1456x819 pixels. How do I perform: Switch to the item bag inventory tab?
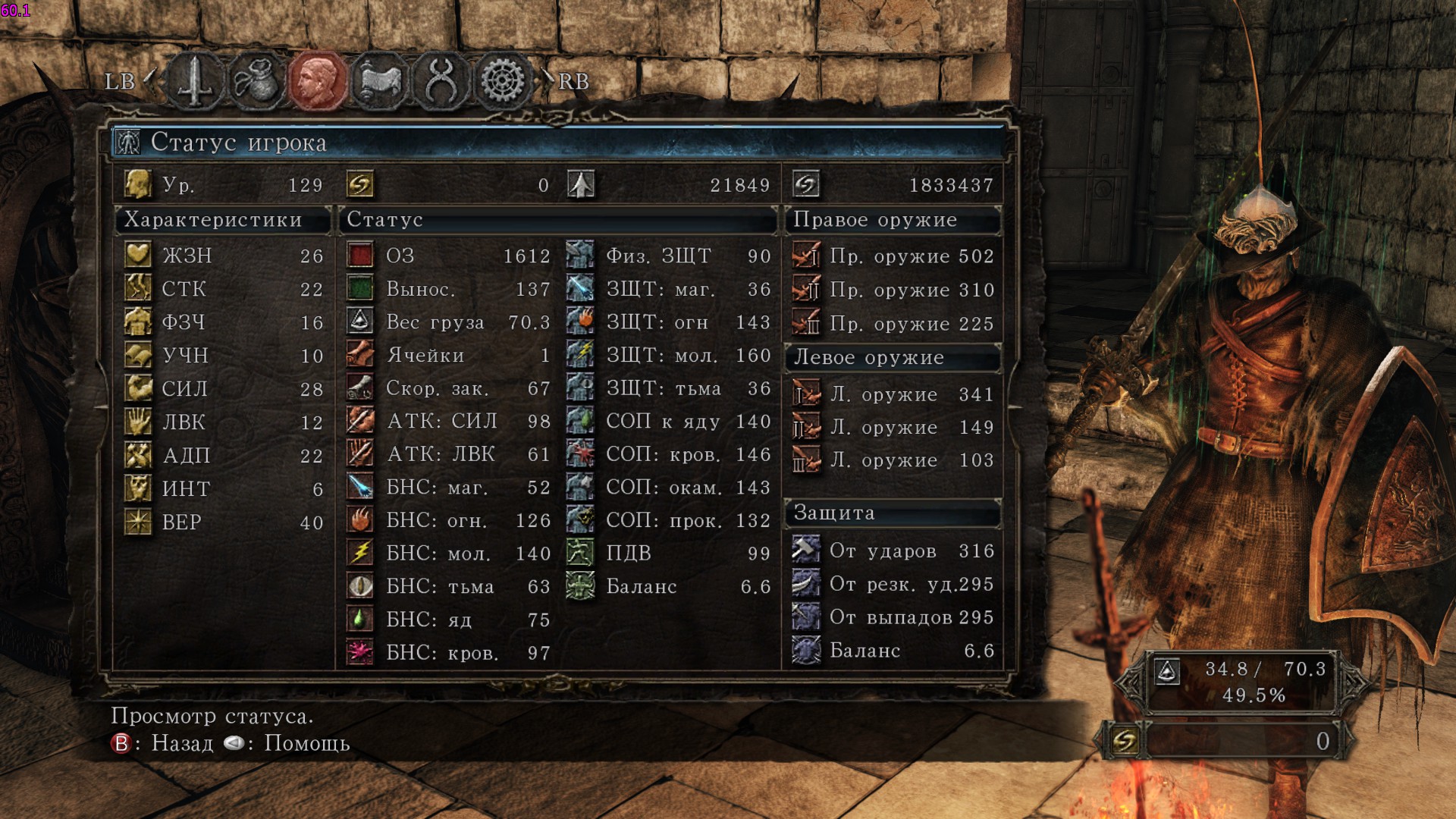[256, 81]
